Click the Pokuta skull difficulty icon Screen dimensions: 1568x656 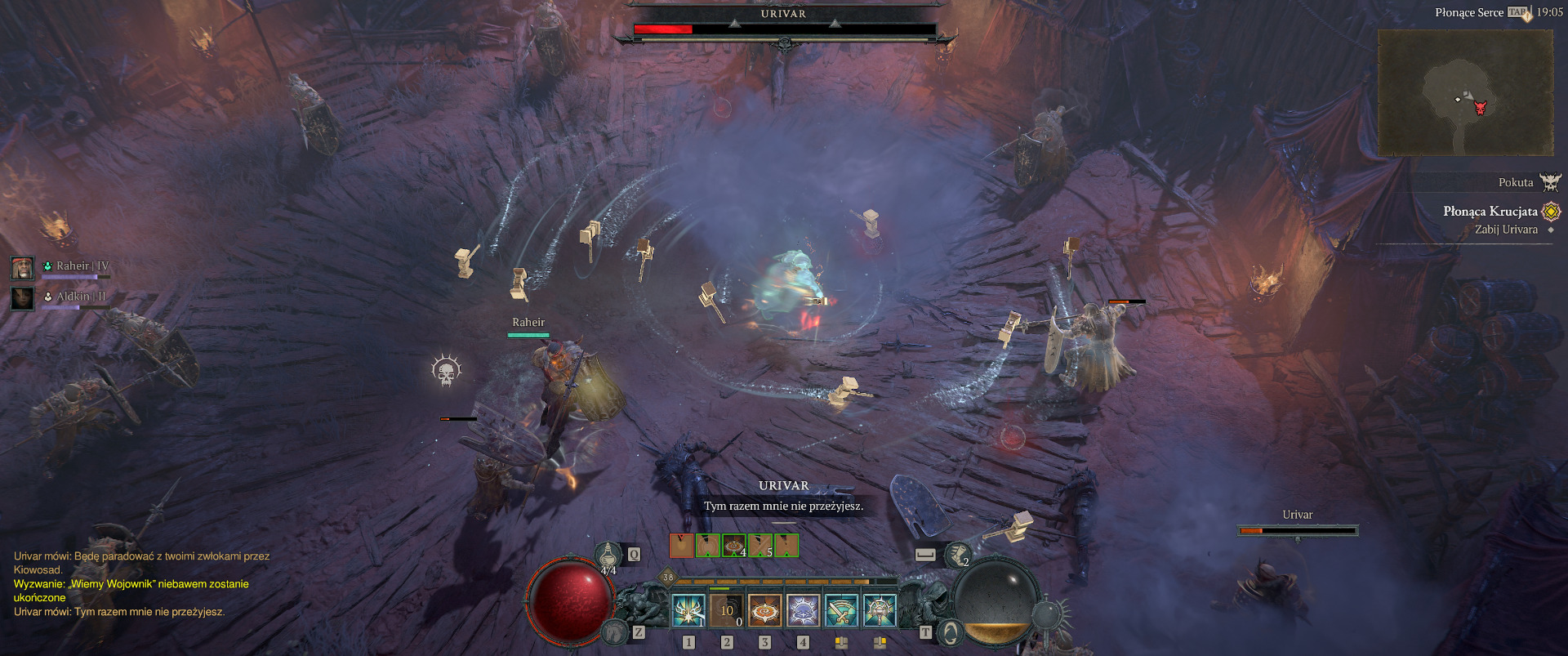click(1549, 182)
